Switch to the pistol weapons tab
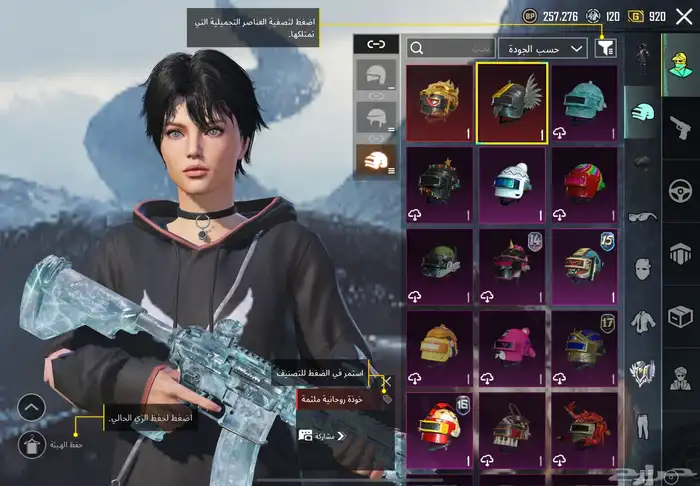700x486 pixels. (x=680, y=128)
